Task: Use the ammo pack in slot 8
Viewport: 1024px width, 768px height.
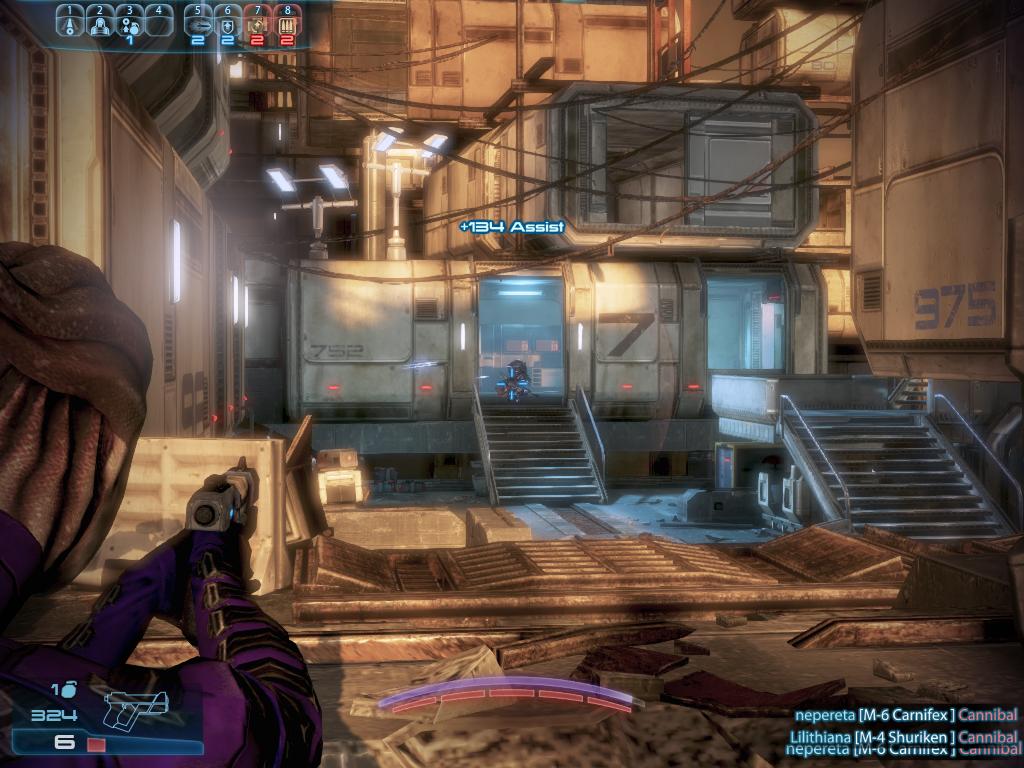Action: pyautogui.click(x=287, y=23)
